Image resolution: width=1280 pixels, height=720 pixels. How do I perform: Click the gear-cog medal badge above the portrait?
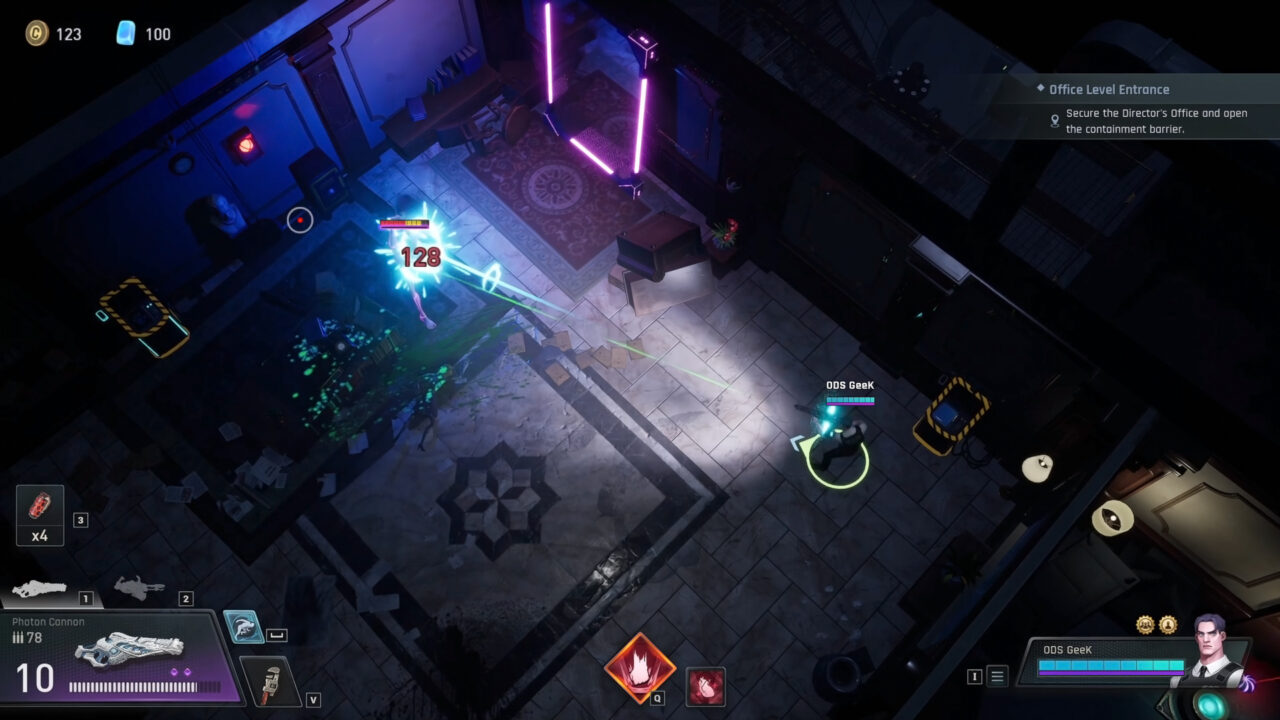1145,625
